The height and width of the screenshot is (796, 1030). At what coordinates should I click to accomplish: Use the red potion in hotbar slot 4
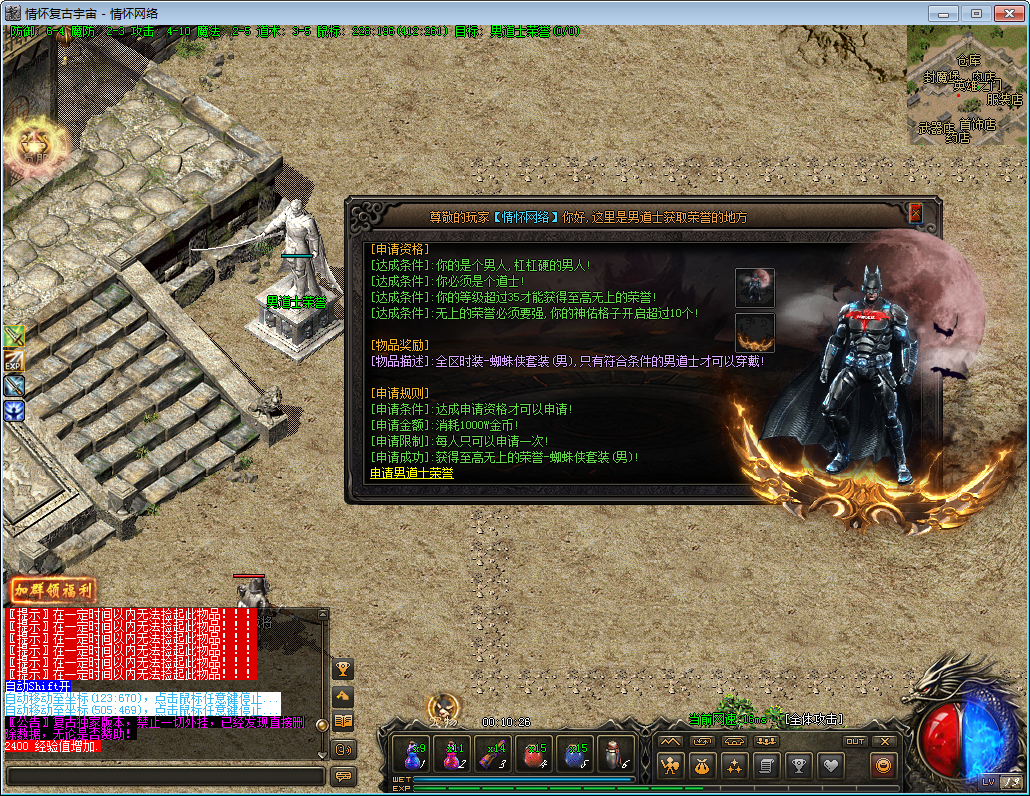(535, 755)
